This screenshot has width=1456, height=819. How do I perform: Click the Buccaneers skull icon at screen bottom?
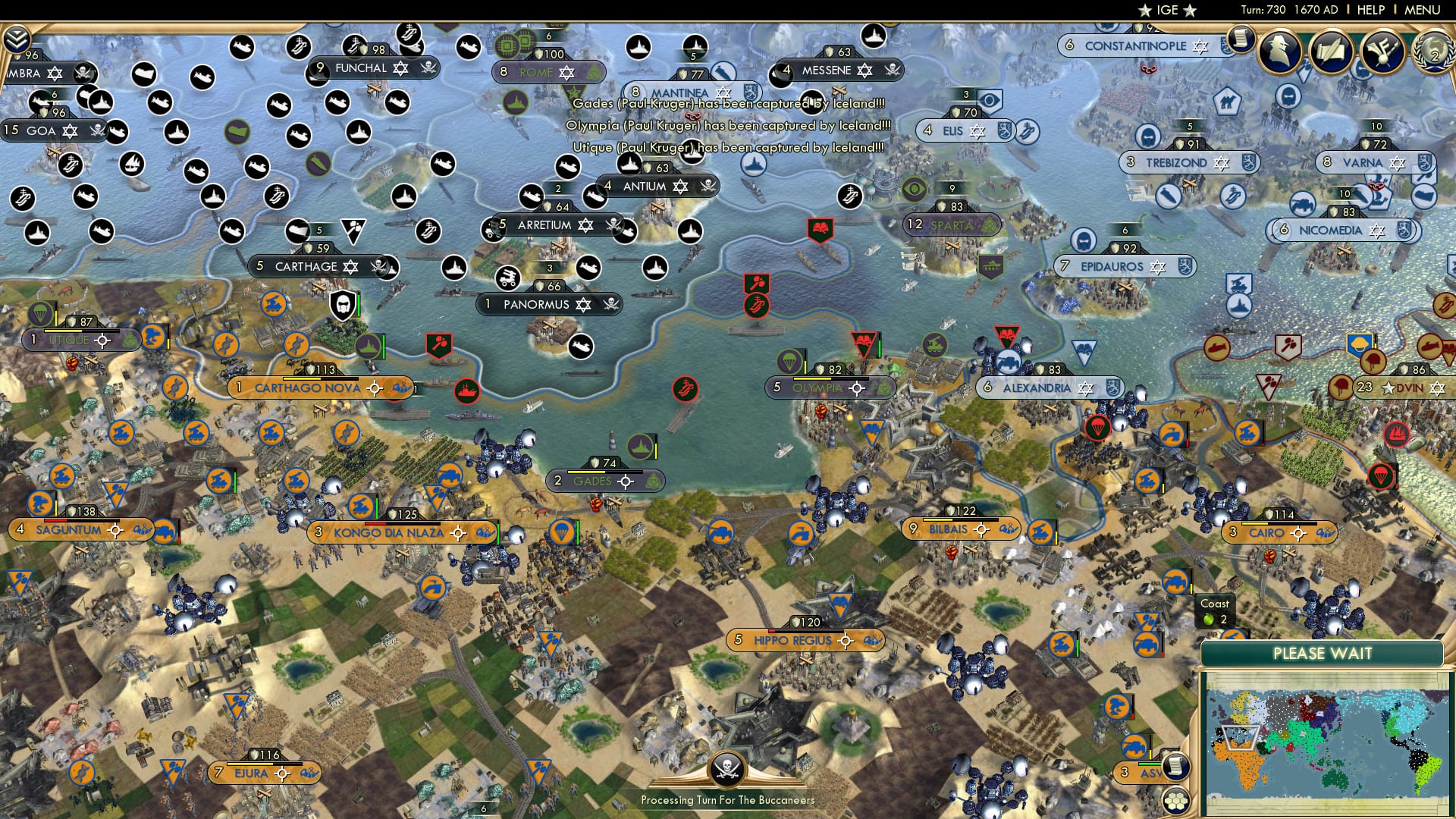(728, 770)
